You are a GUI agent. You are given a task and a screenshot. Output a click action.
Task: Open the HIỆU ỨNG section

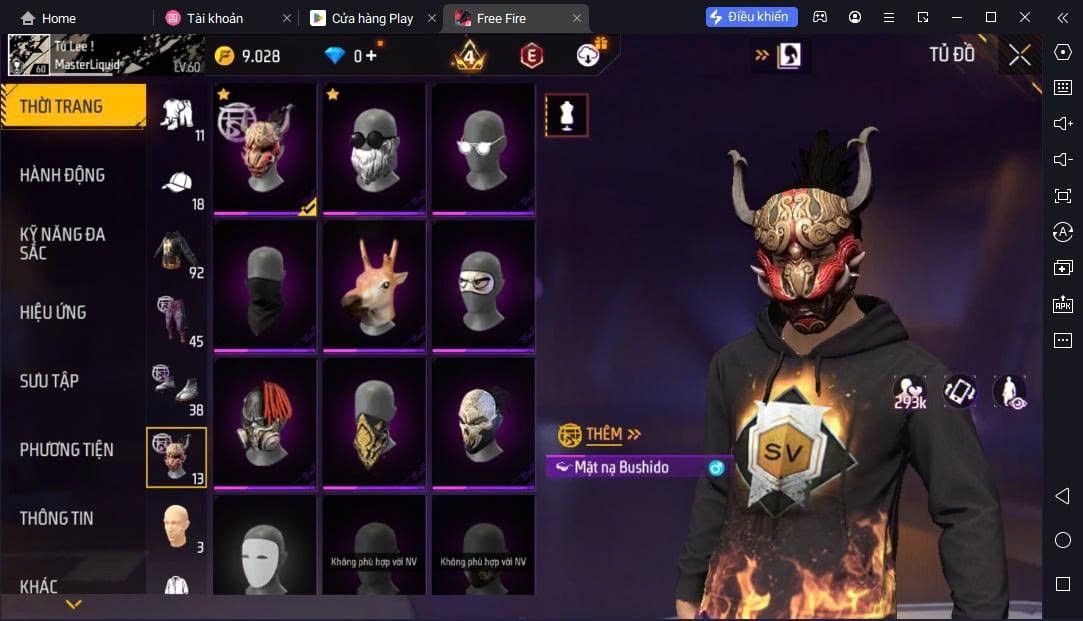click(53, 312)
